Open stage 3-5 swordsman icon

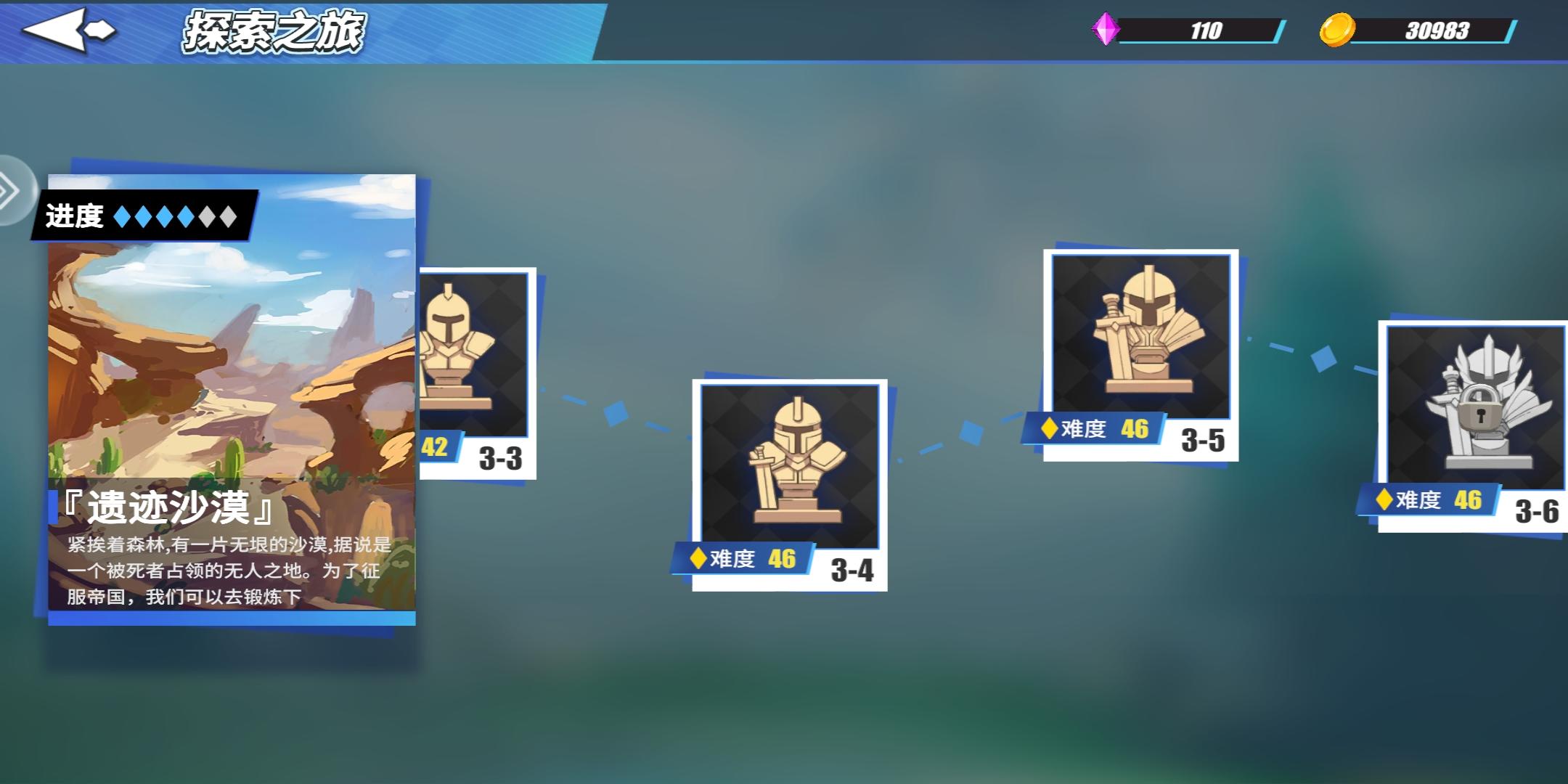tap(1141, 338)
